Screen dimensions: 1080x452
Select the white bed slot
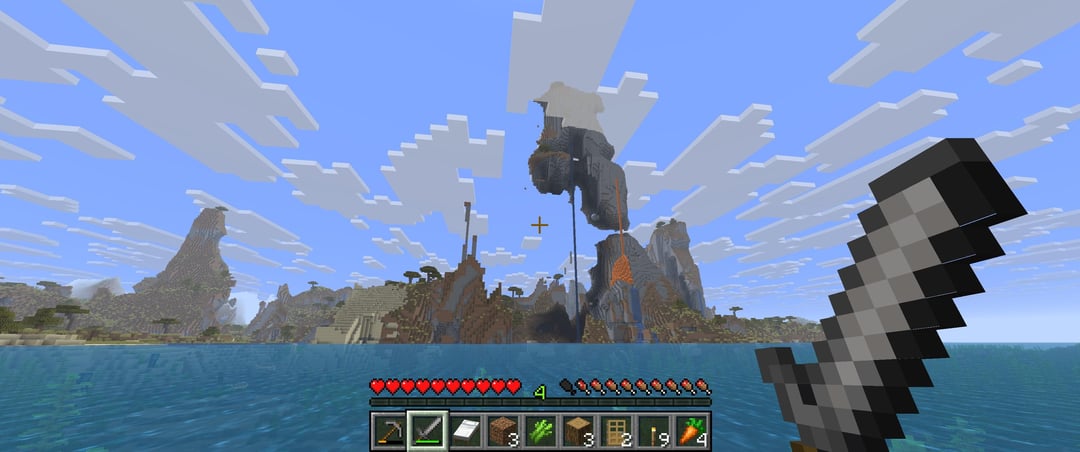point(464,431)
